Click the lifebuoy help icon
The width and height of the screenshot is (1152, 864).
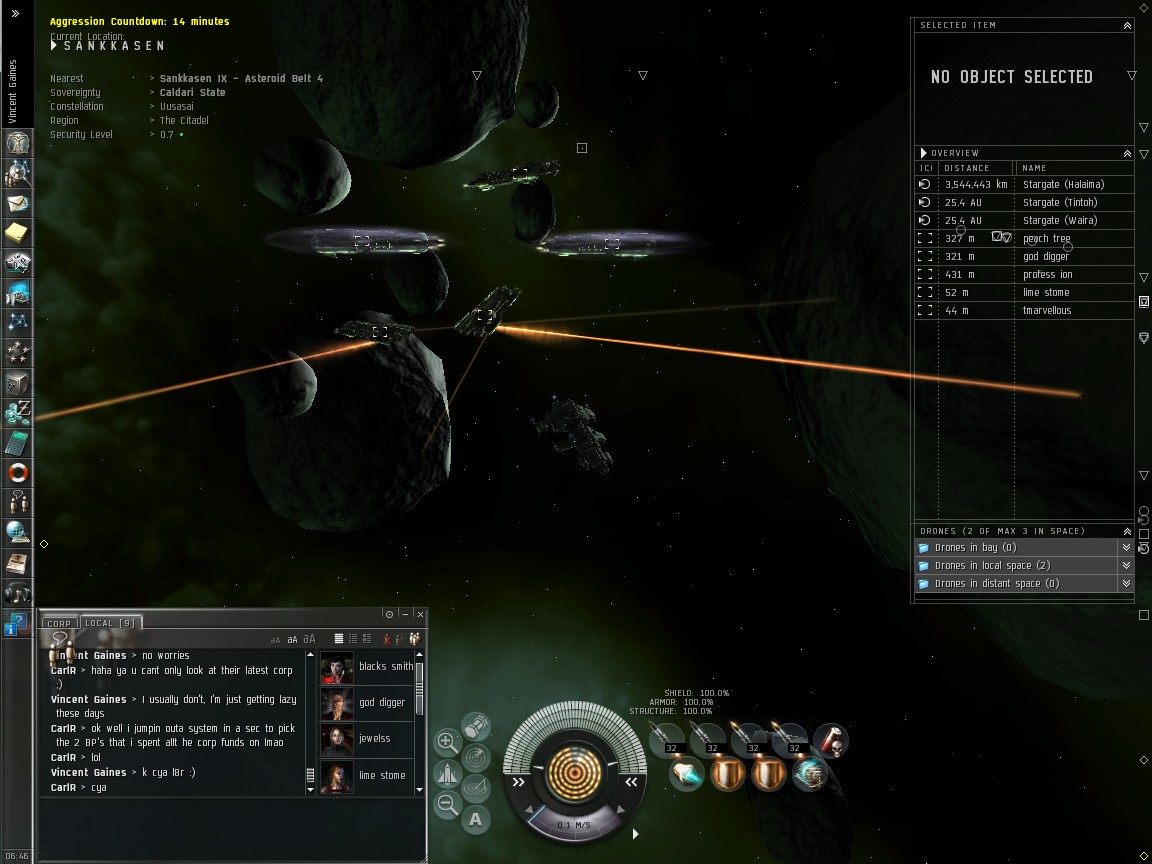click(x=18, y=472)
